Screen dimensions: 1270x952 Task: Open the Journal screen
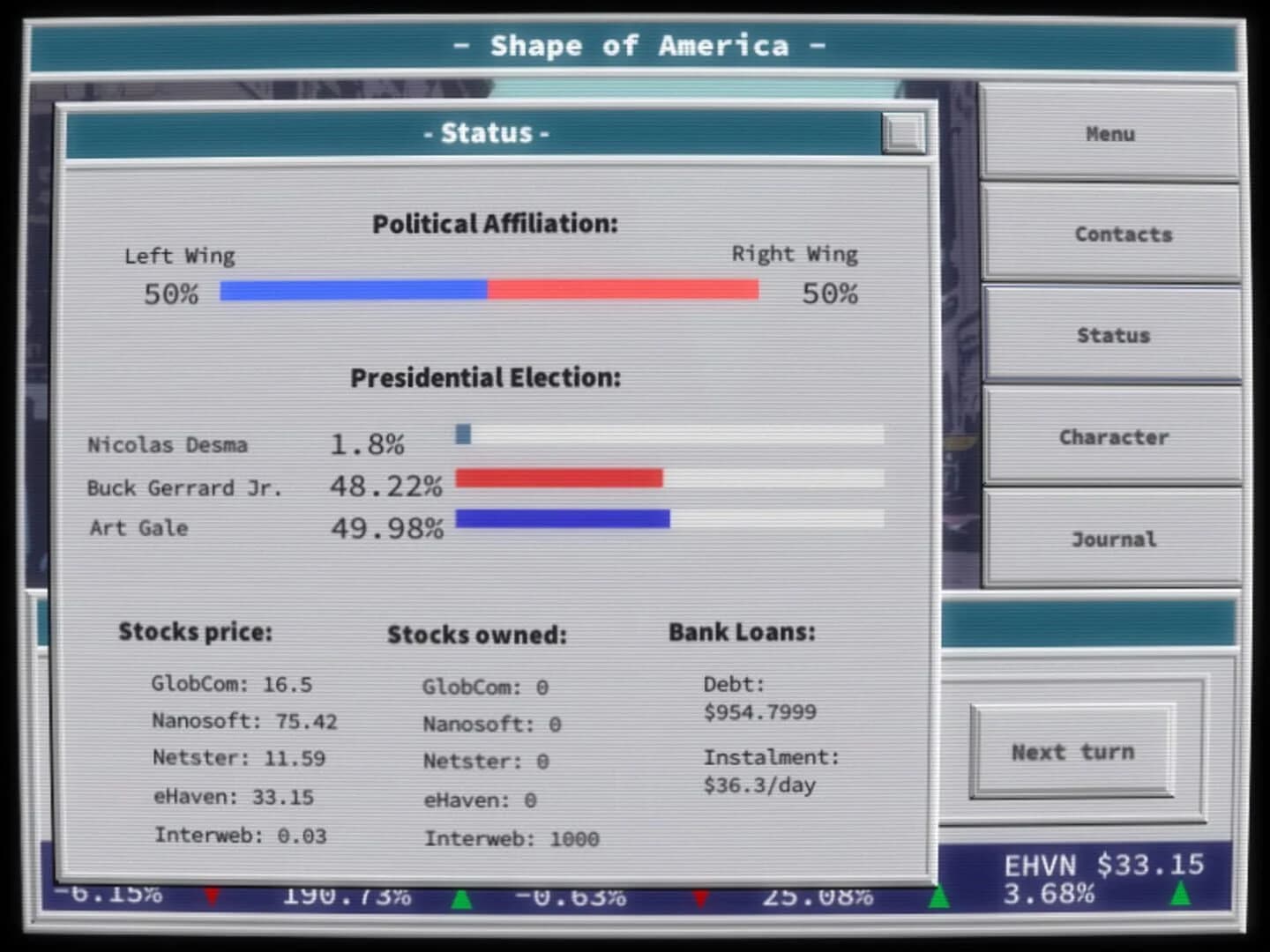click(1114, 539)
